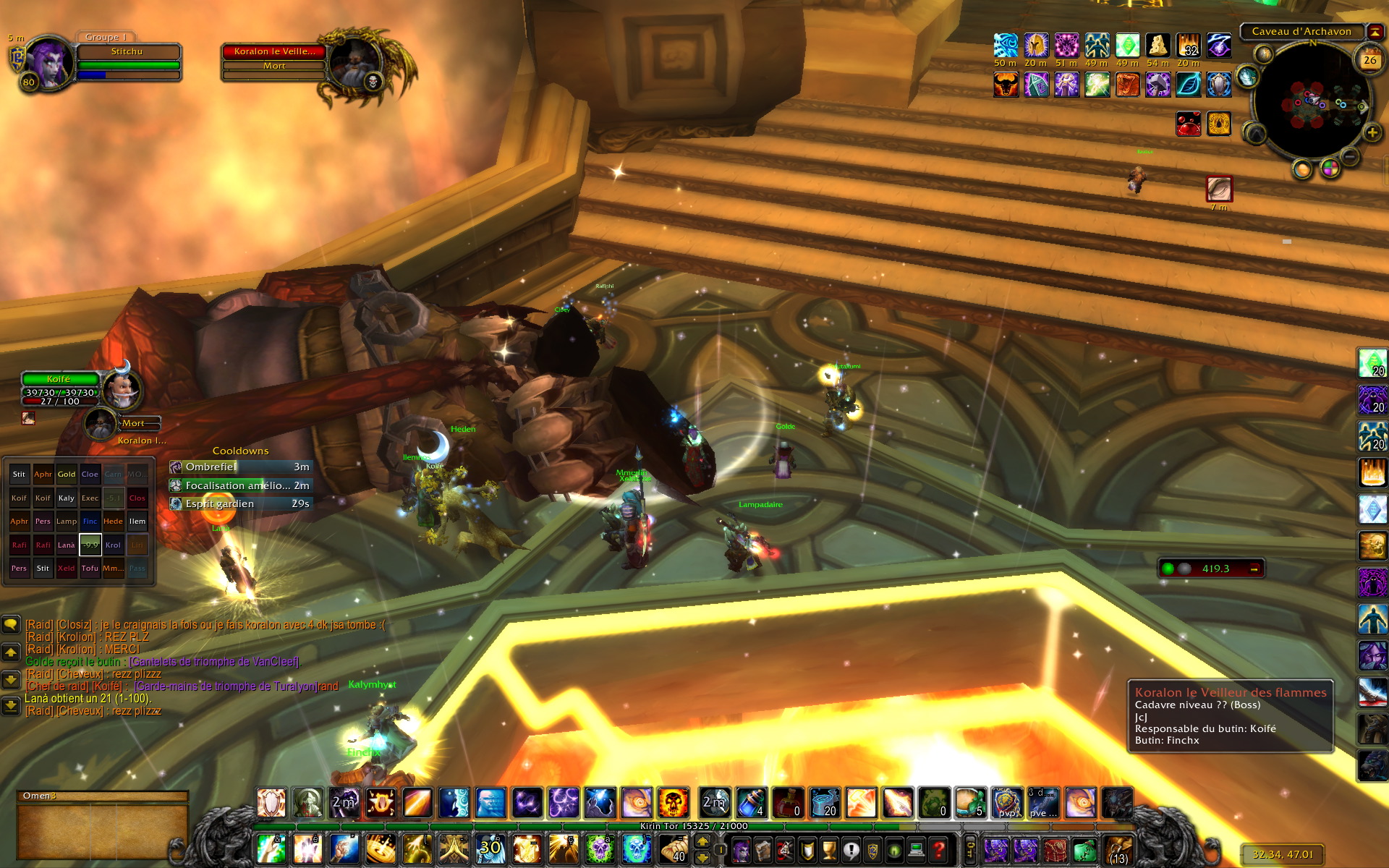The width and height of the screenshot is (1389, 868).
Task: Open the main backpack showing 13 free slots
Action: [1118, 849]
